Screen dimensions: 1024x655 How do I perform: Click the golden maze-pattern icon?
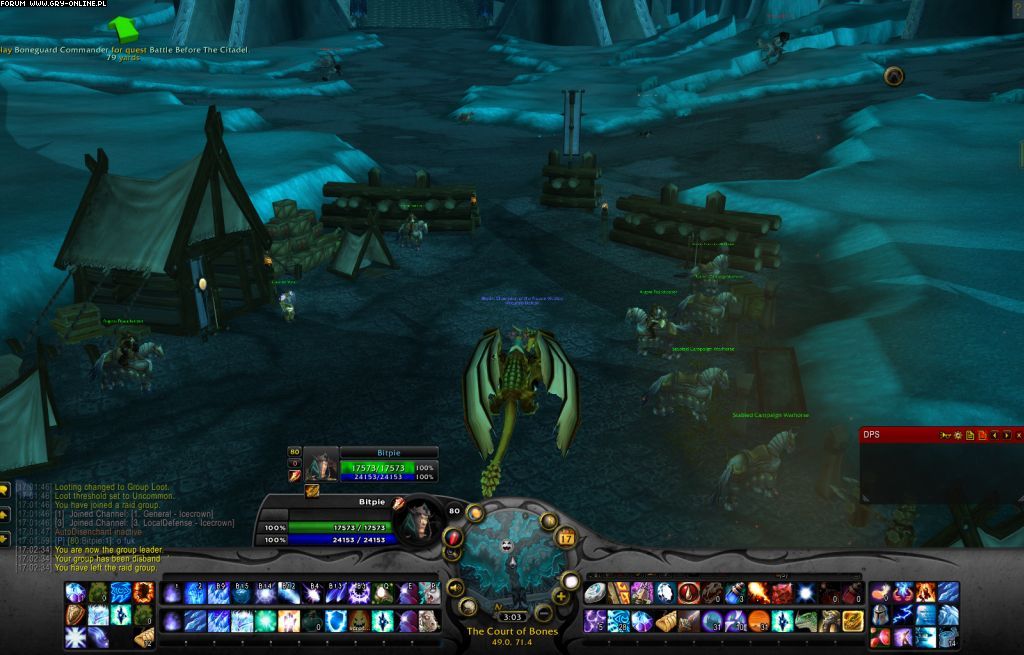853,621
